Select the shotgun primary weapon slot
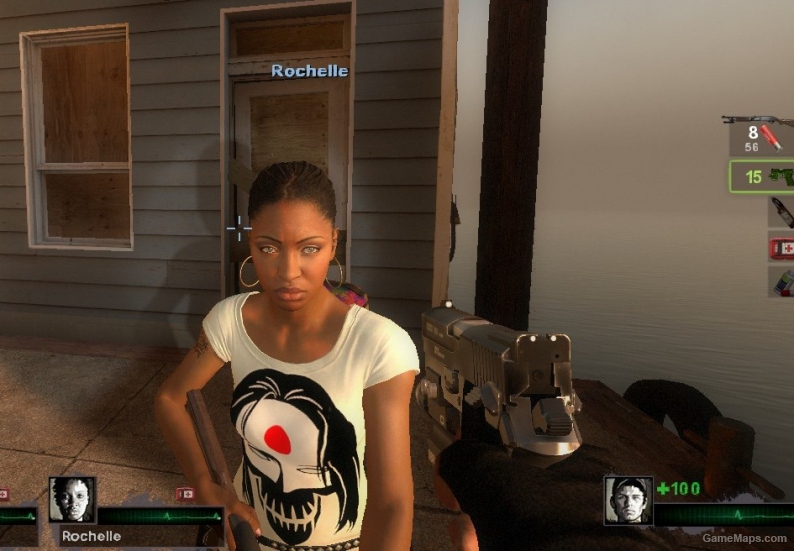Screen dimensions: 794x551 [x=760, y=135]
